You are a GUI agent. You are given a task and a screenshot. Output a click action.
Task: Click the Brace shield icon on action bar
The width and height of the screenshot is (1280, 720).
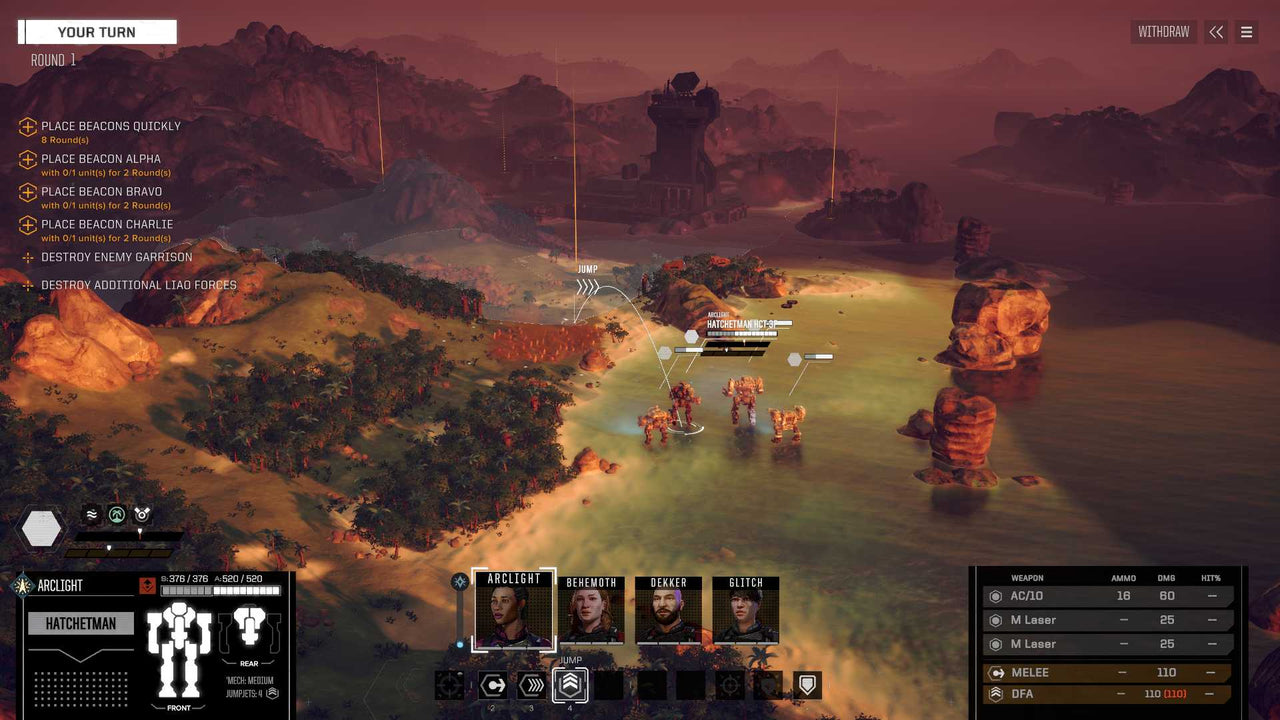[x=807, y=684]
